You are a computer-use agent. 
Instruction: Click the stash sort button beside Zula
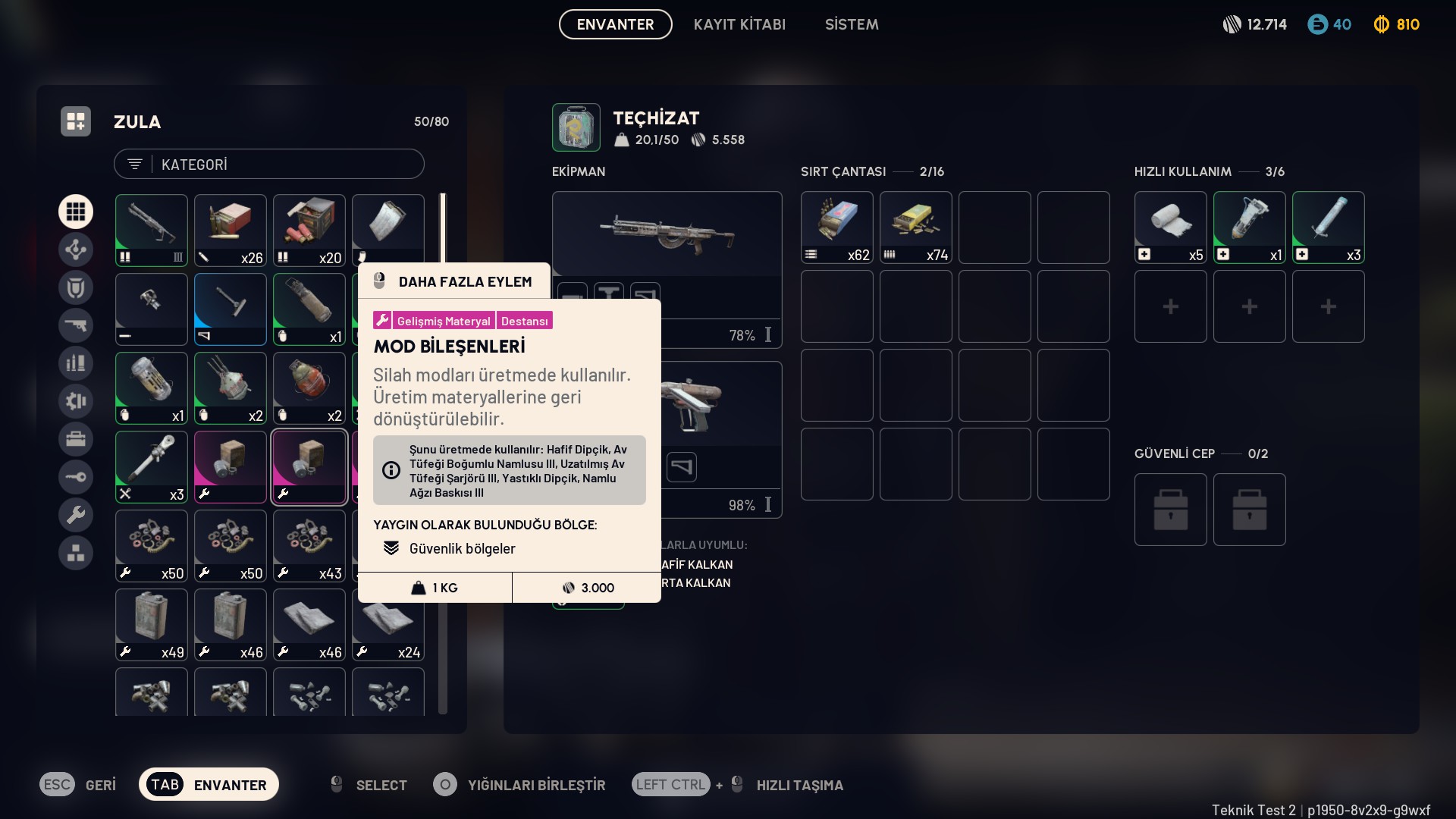[76, 121]
